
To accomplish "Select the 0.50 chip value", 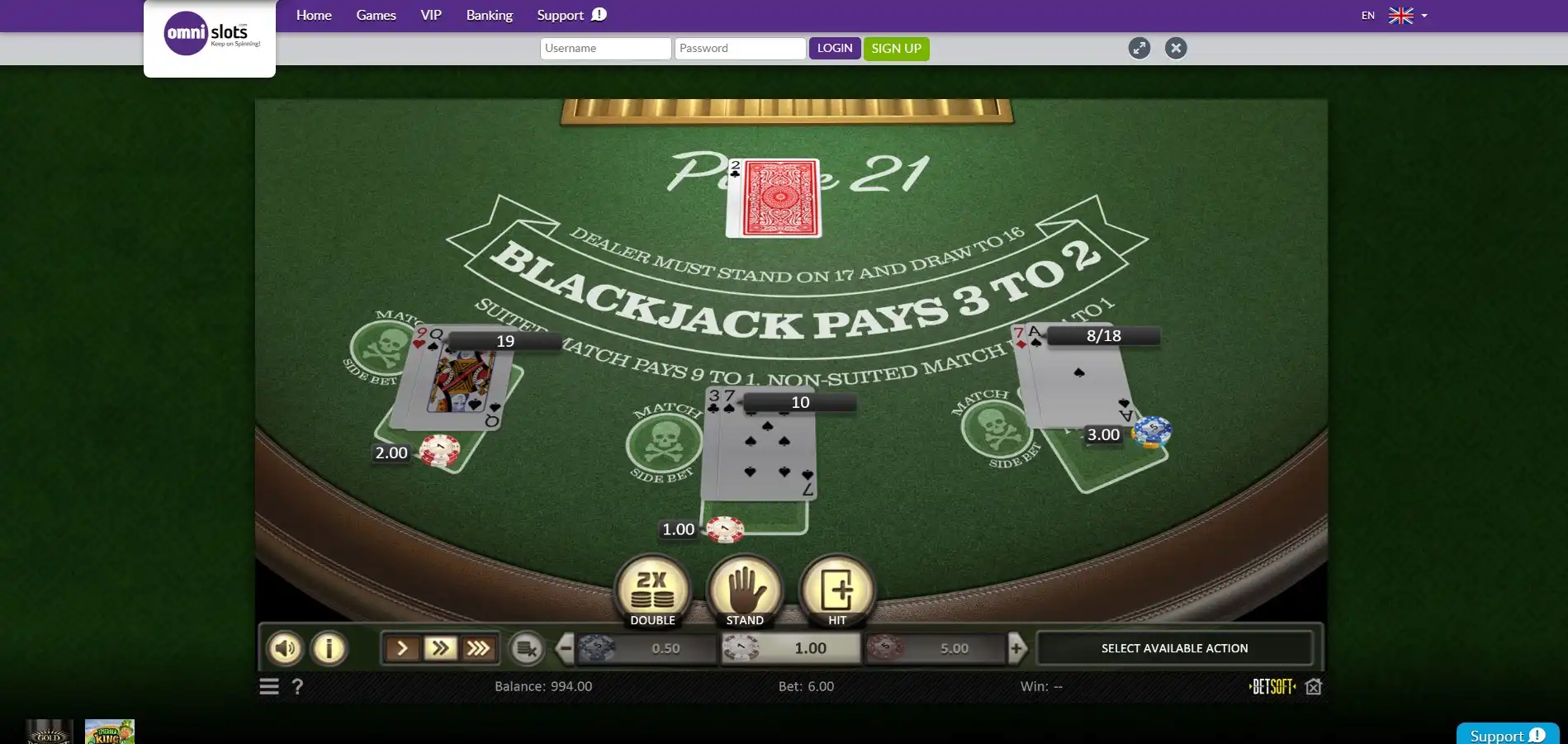I will pyautogui.click(x=647, y=648).
